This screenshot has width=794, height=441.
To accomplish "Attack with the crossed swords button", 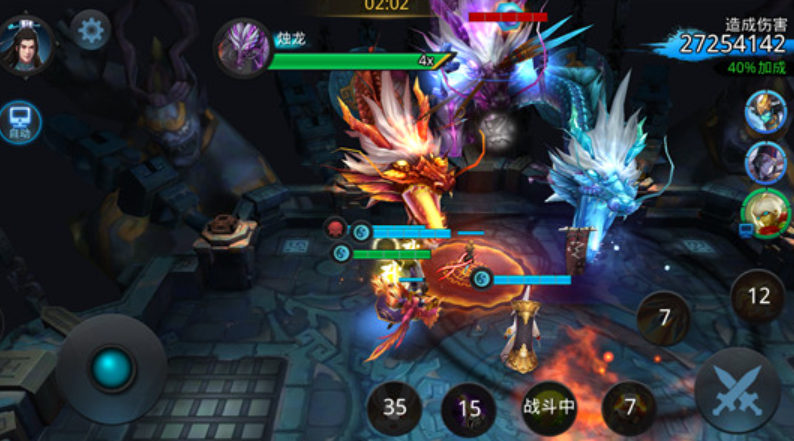I will tap(737, 391).
